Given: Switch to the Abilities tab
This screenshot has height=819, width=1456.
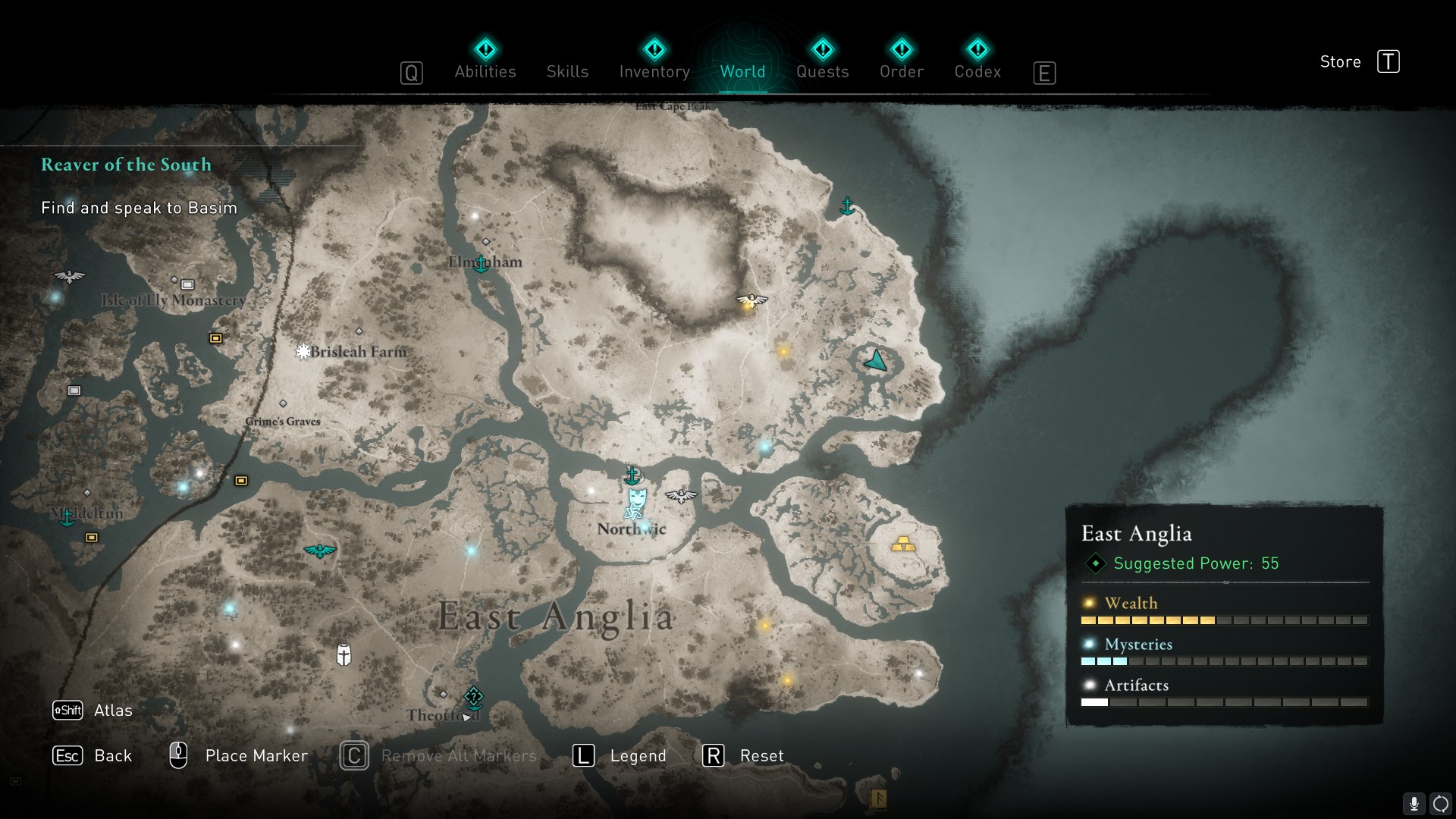Looking at the screenshot, I should coord(485,71).
